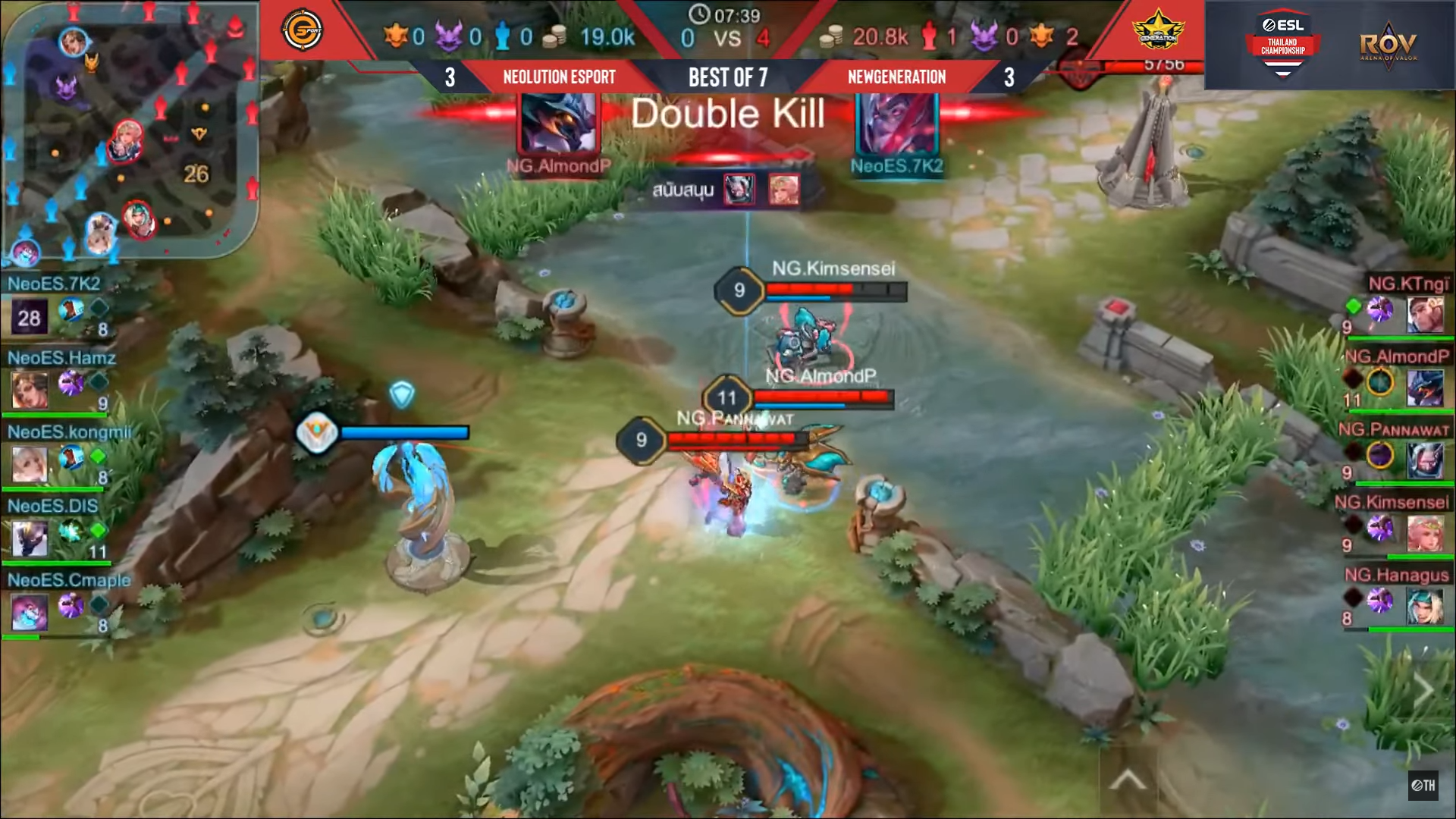Click the tower kill icon on the scoreboard

pyautogui.click(x=502, y=36)
